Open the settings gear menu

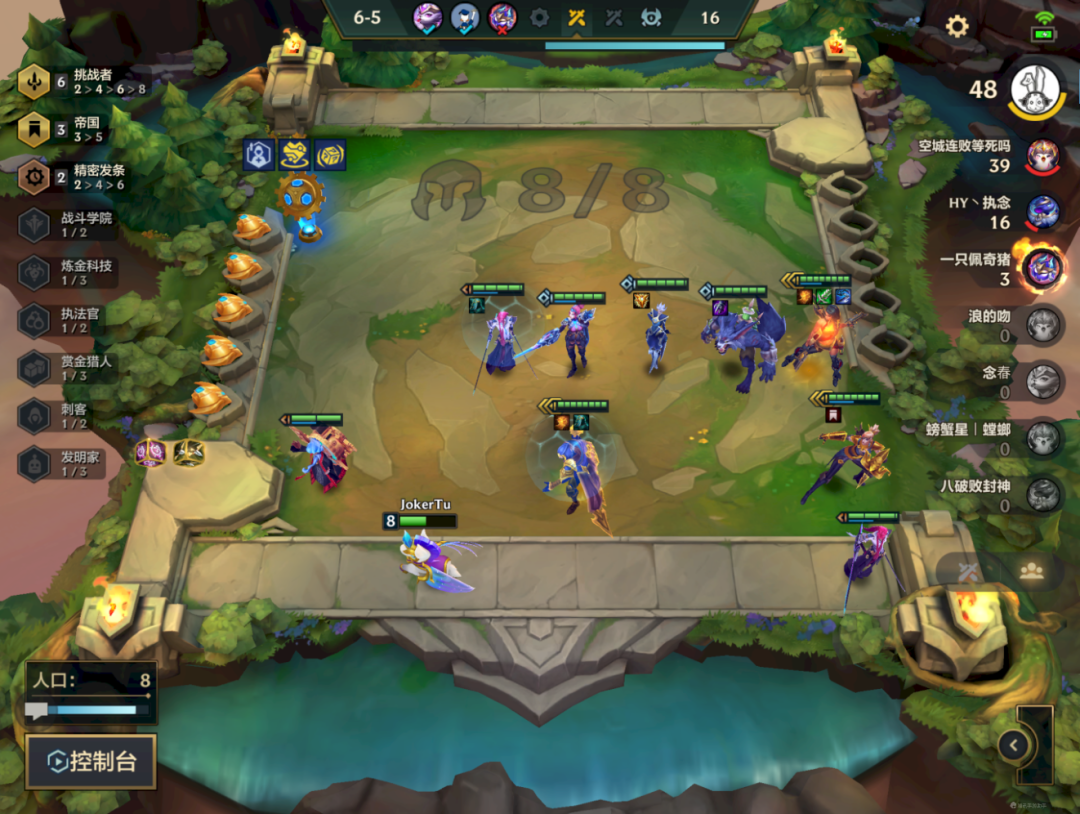pos(957,27)
